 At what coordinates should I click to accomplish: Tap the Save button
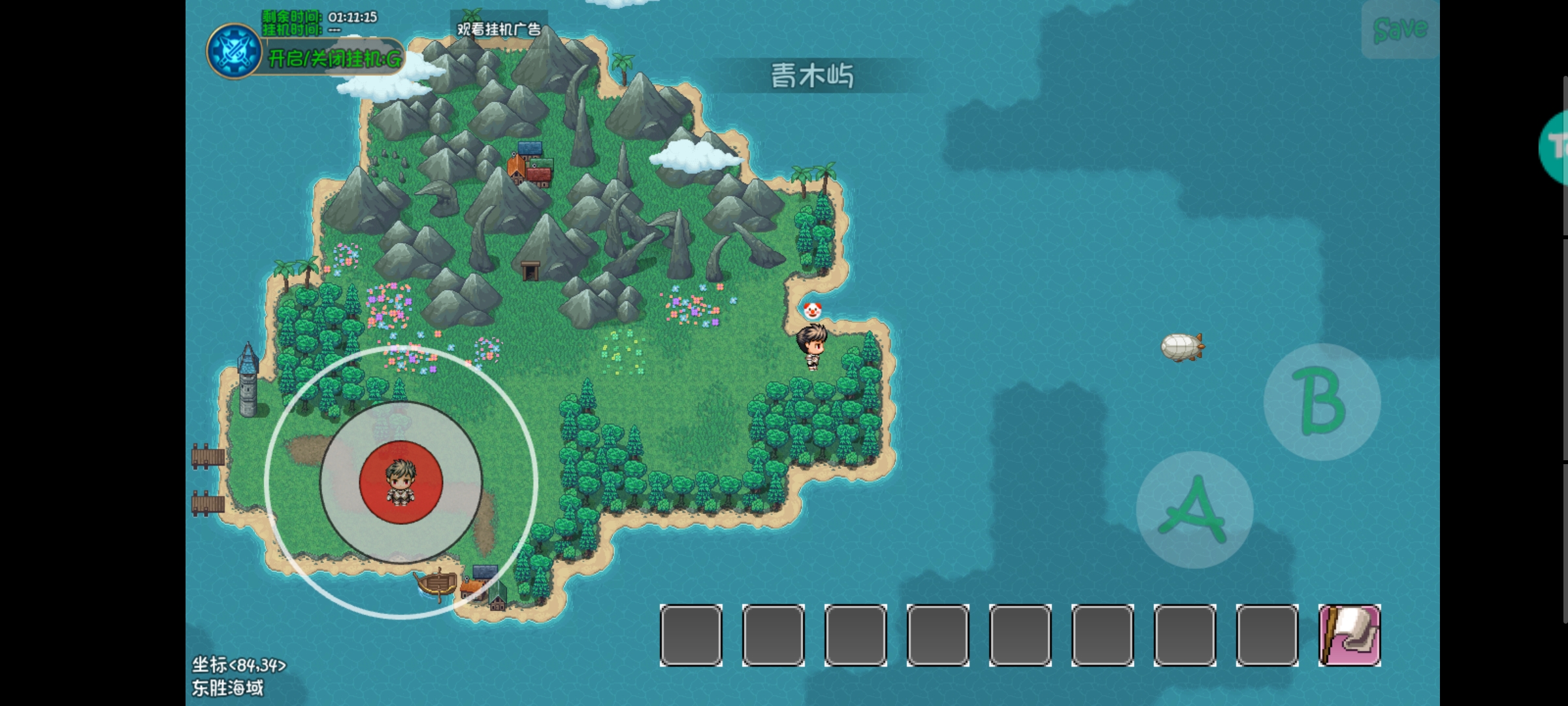coord(1400,29)
